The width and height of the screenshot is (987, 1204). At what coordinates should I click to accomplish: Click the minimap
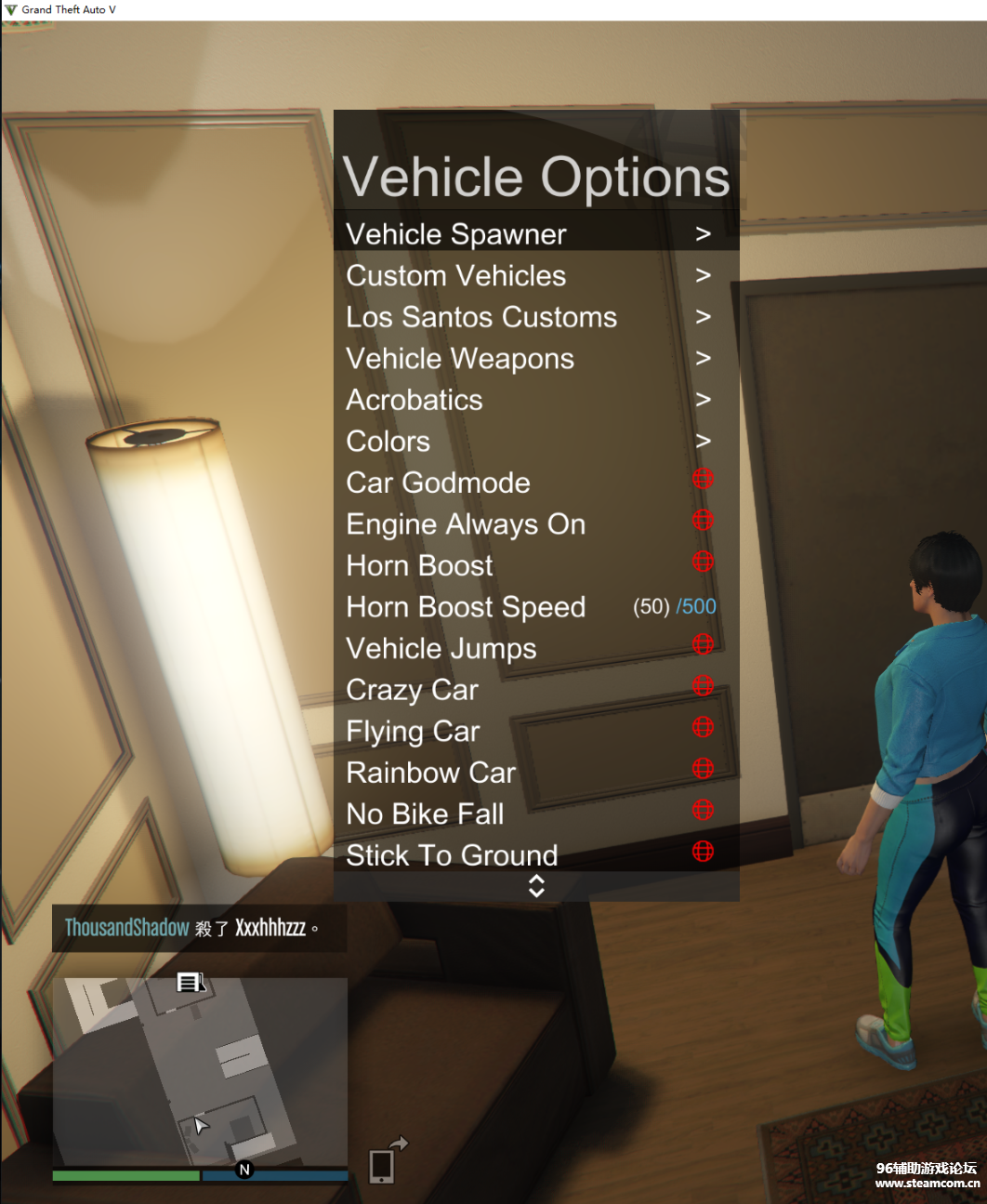pyautogui.click(x=200, y=1071)
